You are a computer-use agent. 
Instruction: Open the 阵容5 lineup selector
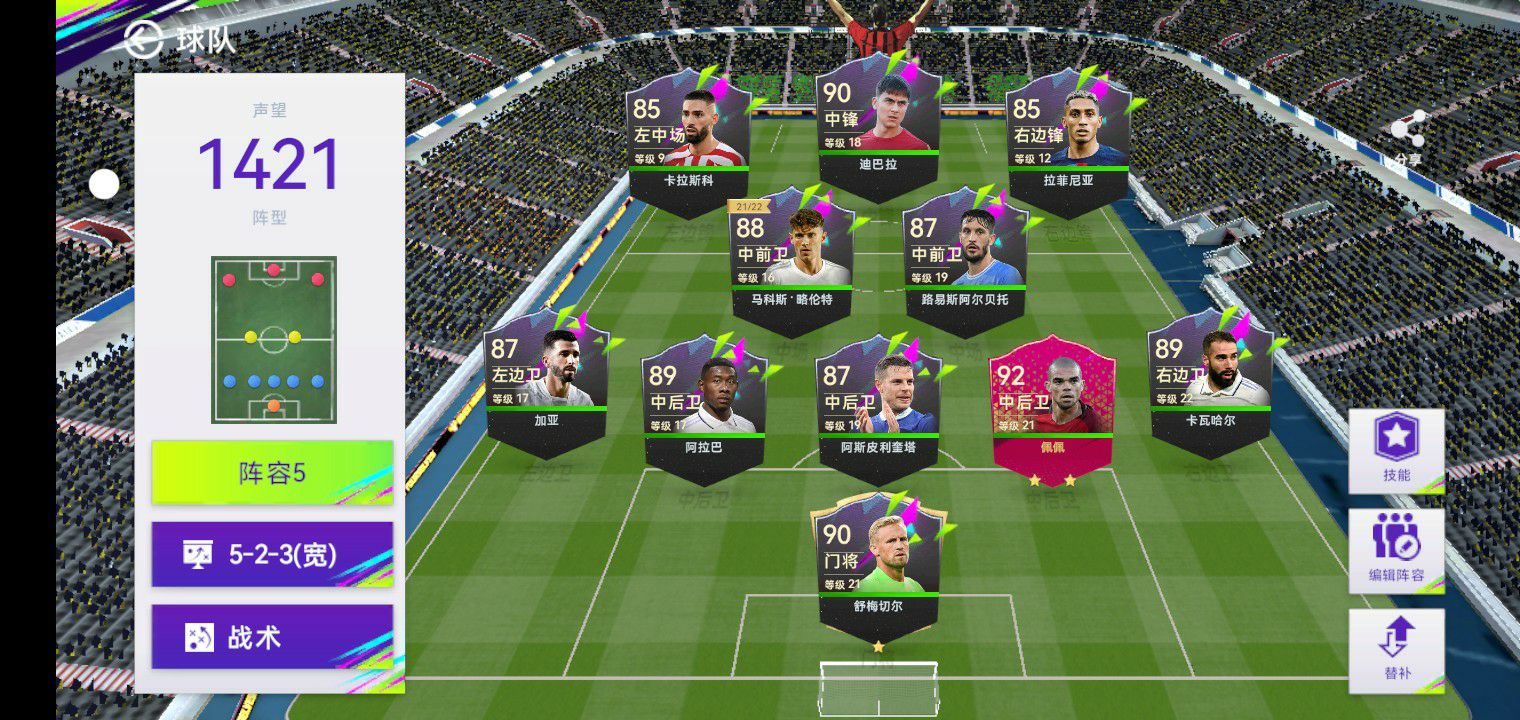pos(272,472)
